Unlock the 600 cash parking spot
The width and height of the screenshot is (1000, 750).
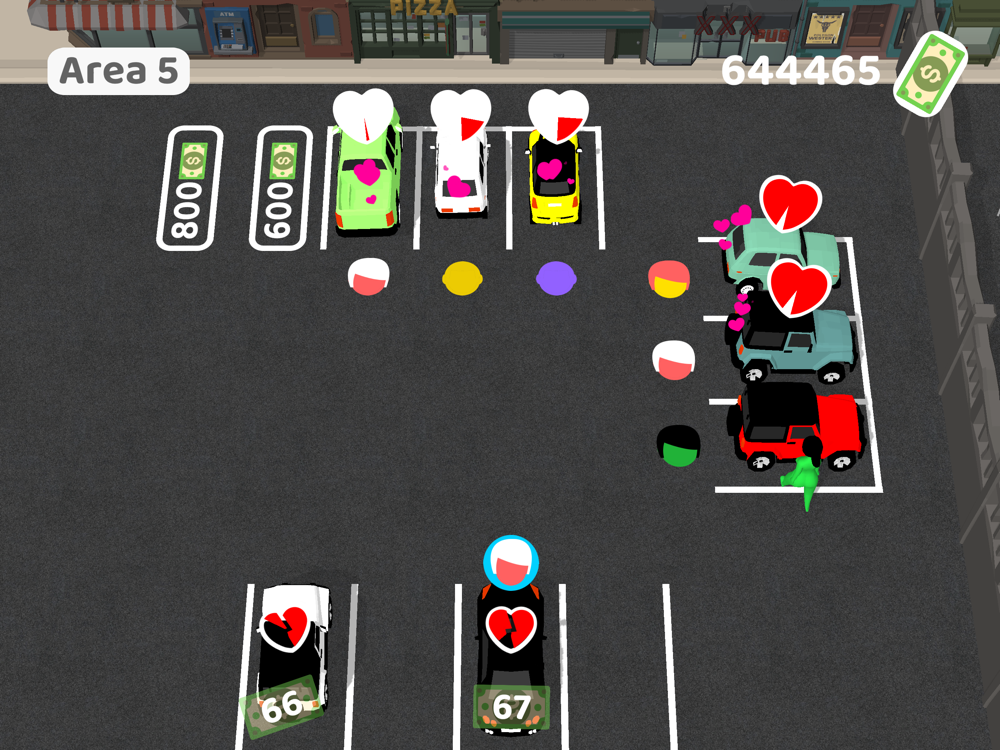point(280,188)
